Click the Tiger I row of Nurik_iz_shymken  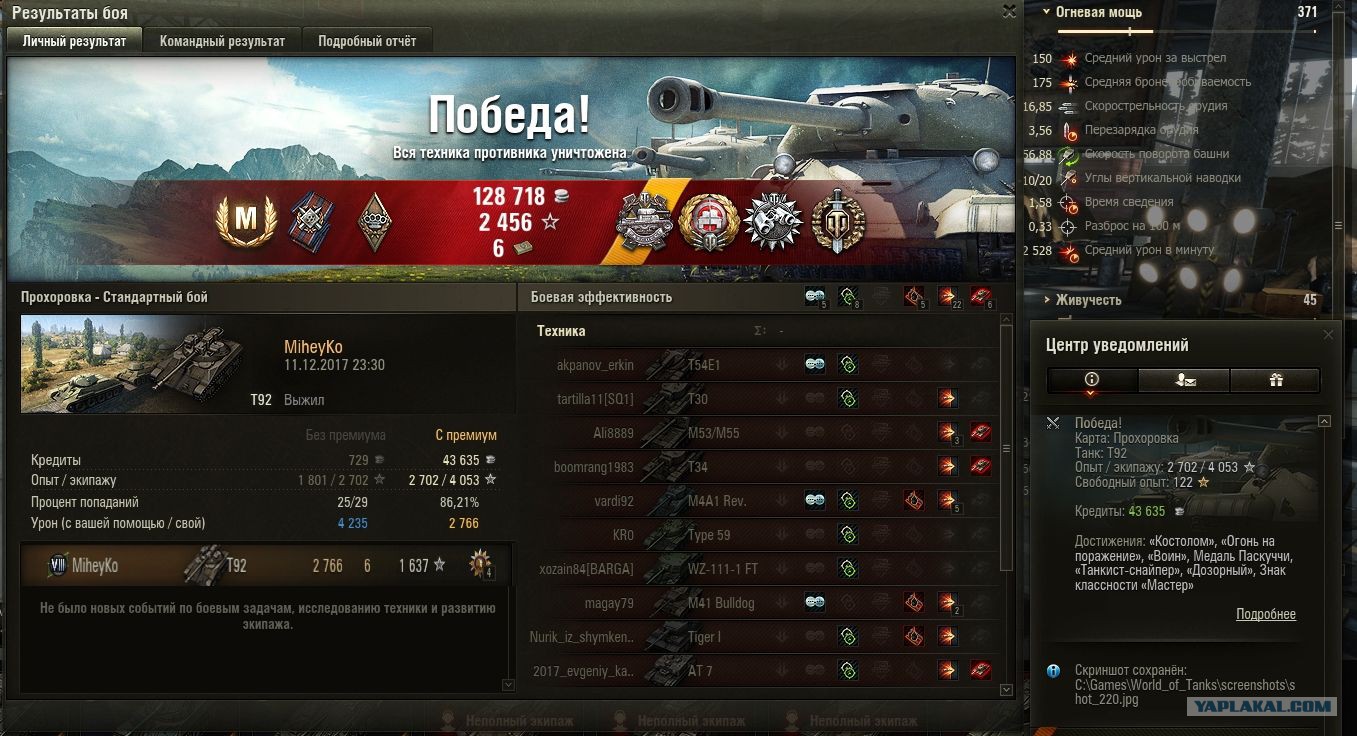click(x=700, y=637)
